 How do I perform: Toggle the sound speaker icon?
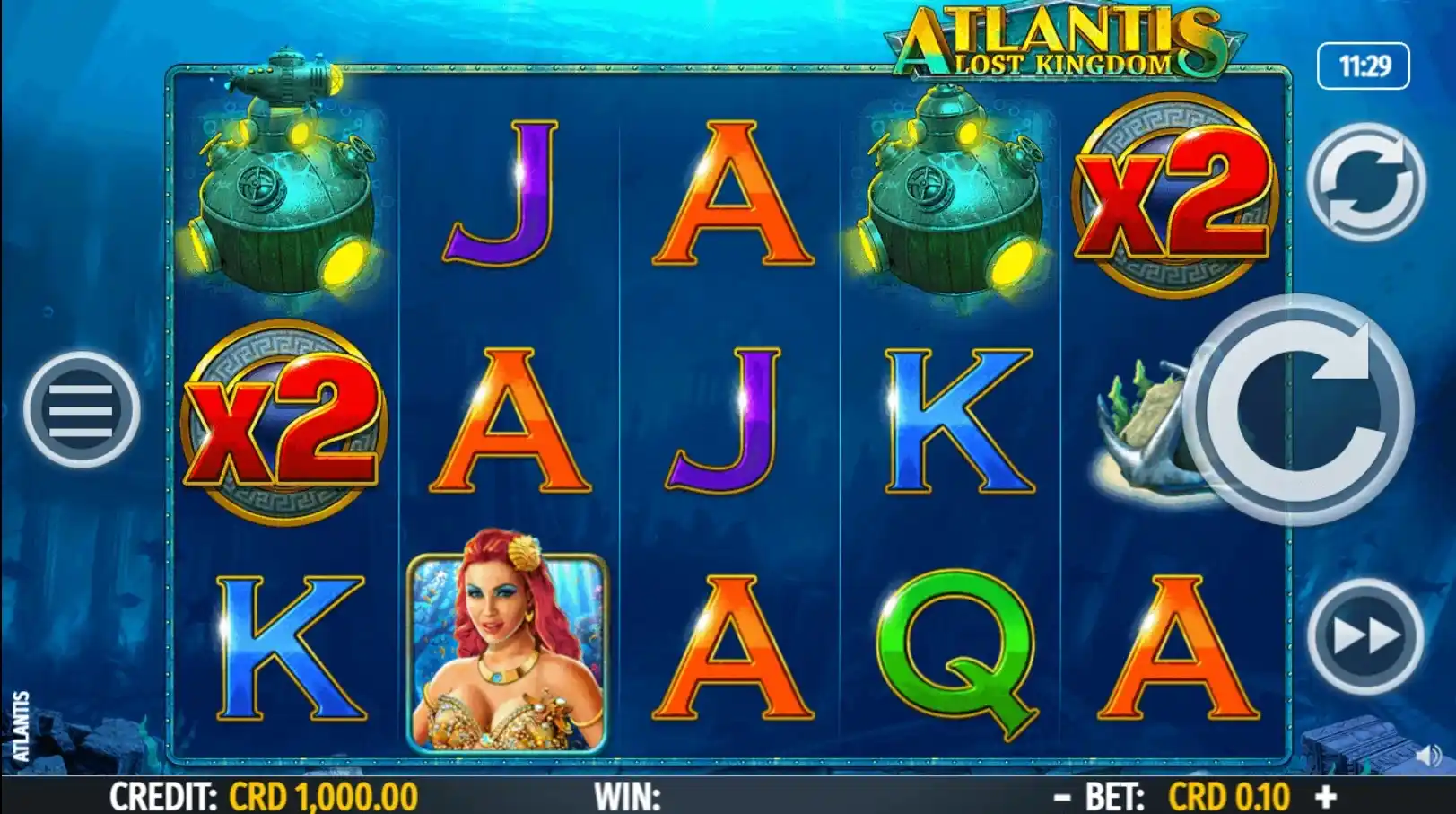click(x=1427, y=755)
